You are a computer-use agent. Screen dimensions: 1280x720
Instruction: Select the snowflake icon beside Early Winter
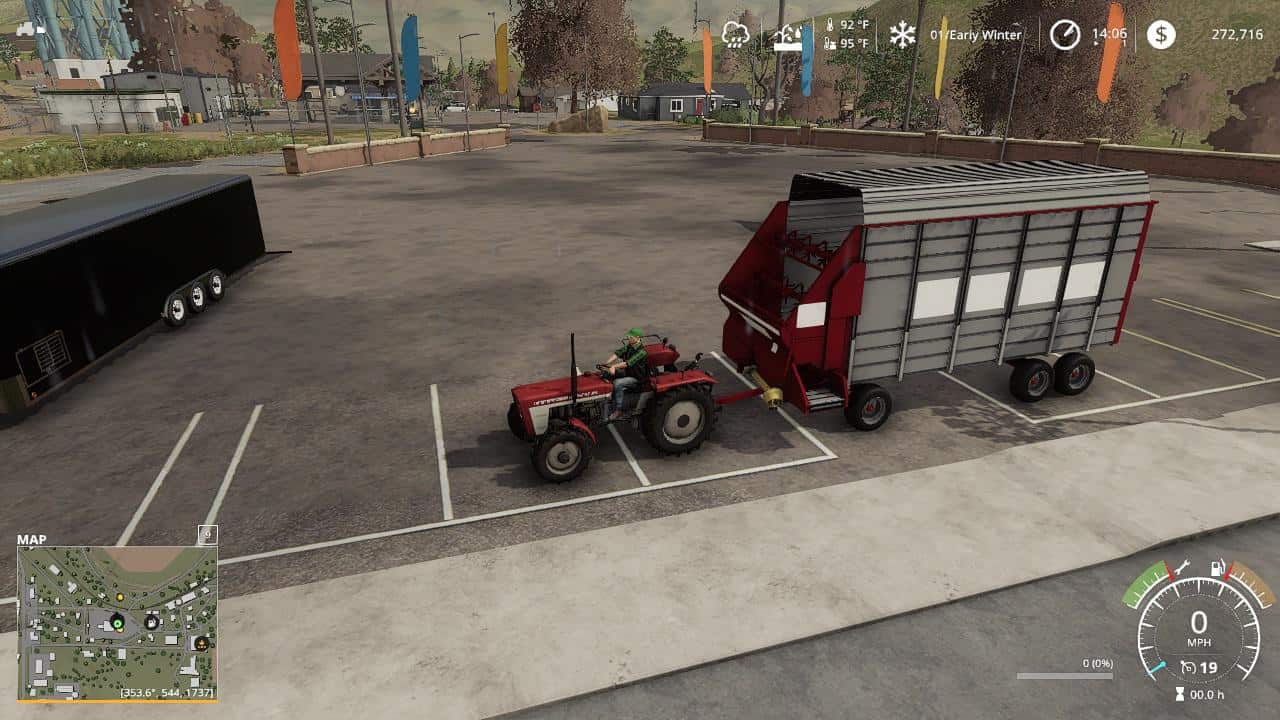coord(901,36)
